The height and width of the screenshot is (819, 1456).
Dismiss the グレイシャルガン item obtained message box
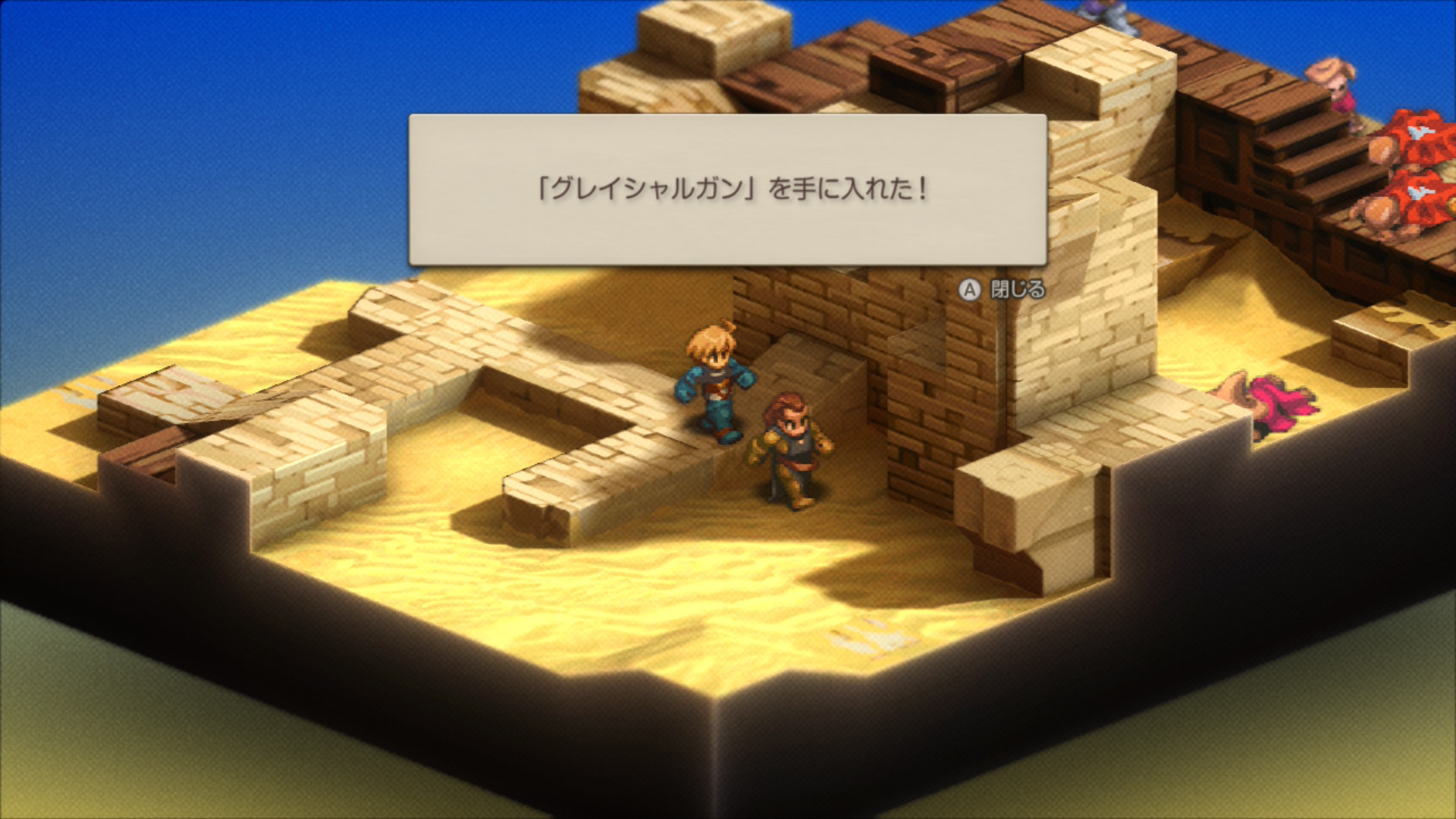[x=1003, y=290]
